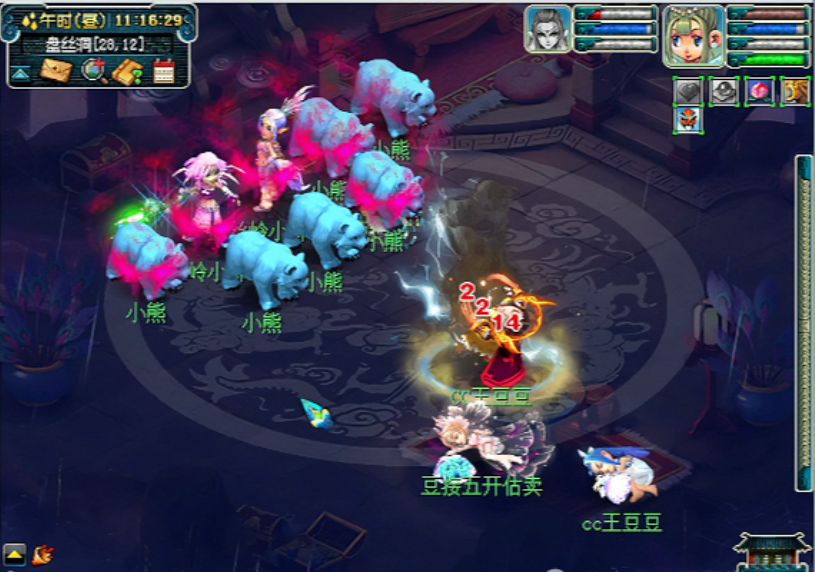The image size is (815, 572).
Task: Click the vertical bar on right edge
Action: coord(804,322)
